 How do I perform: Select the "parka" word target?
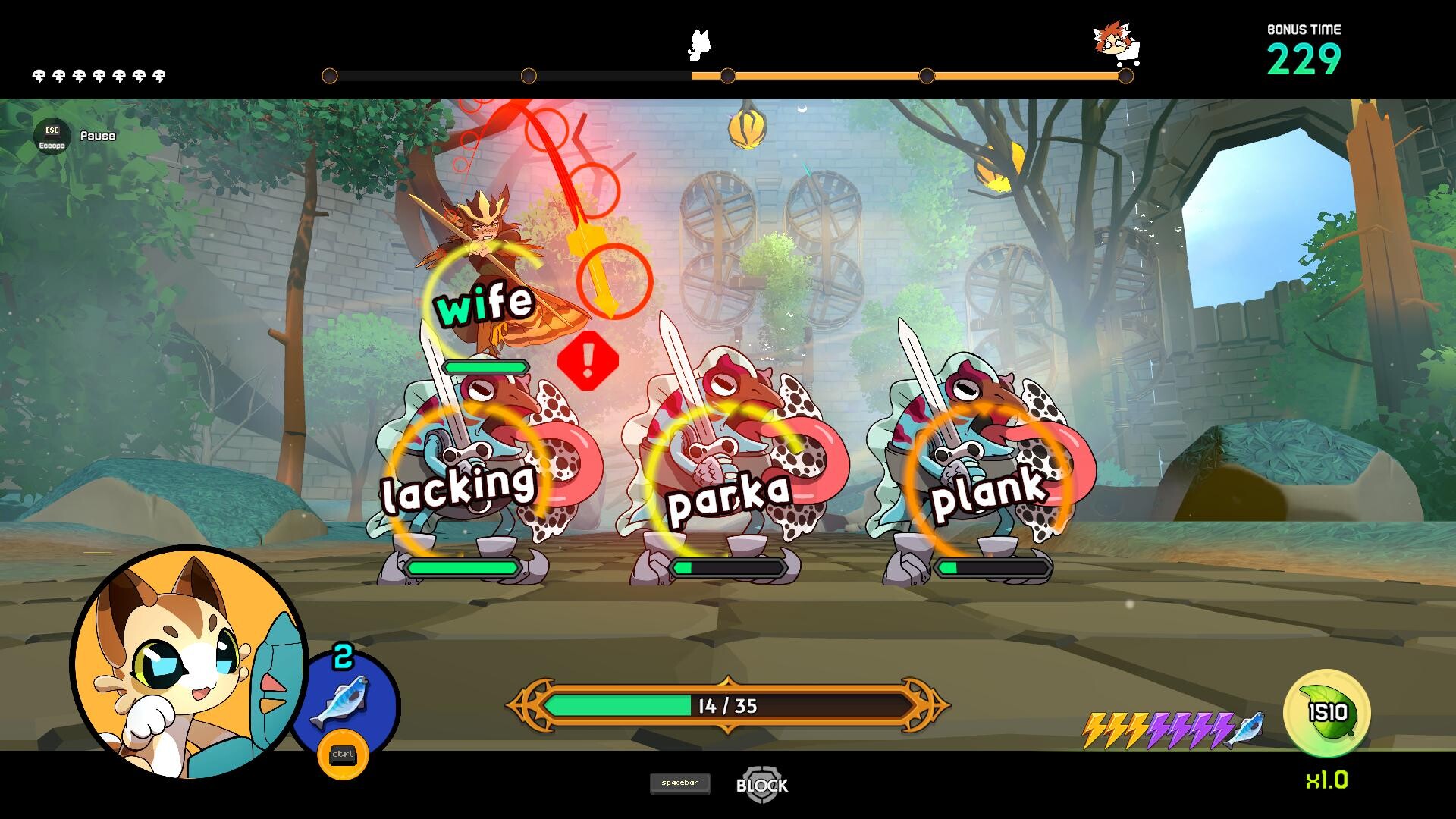tap(728, 497)
